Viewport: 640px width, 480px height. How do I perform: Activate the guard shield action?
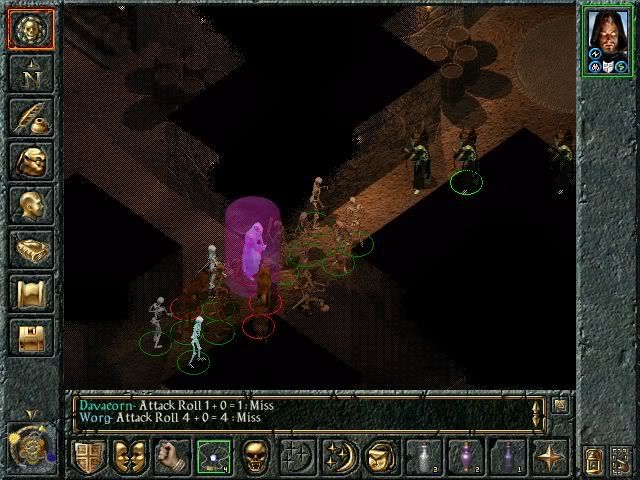[88, 457]
